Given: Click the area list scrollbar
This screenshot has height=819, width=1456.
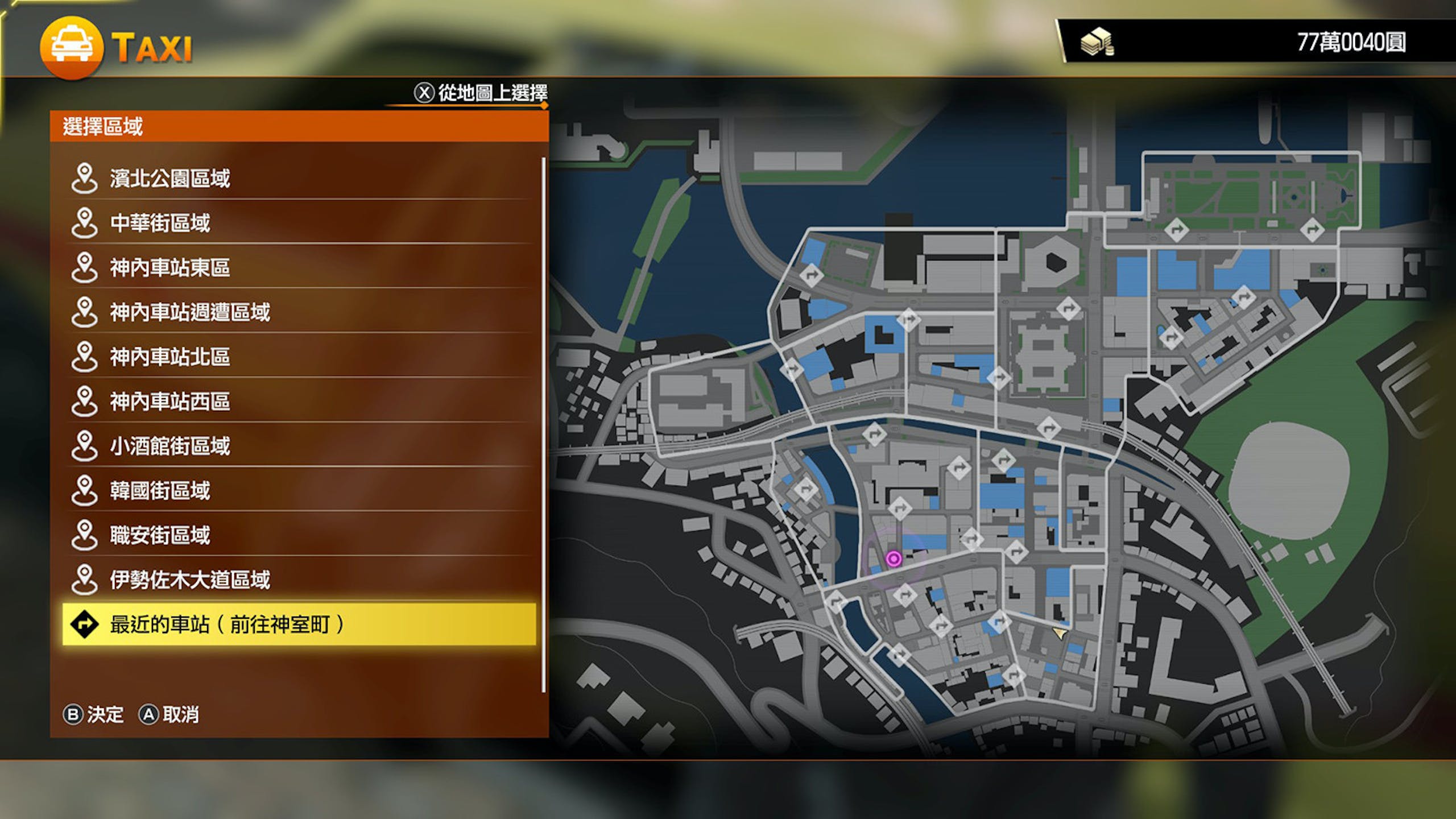Looking at the screenshot, I should click(544, 425).
